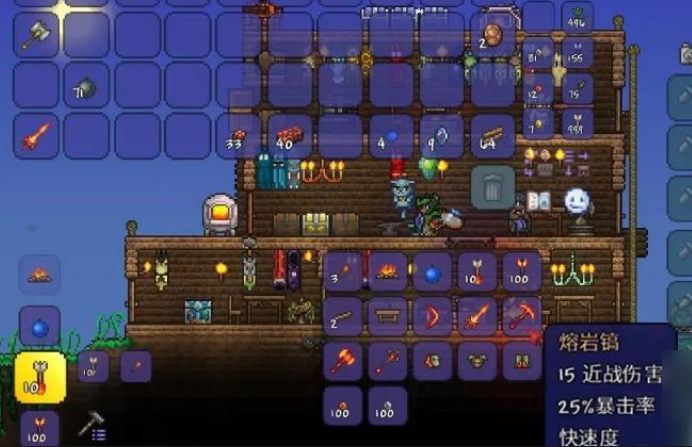The height and width of the screenshot is (447, 692).
Task: Open the bestiary book icon
Action: [539, 201]
